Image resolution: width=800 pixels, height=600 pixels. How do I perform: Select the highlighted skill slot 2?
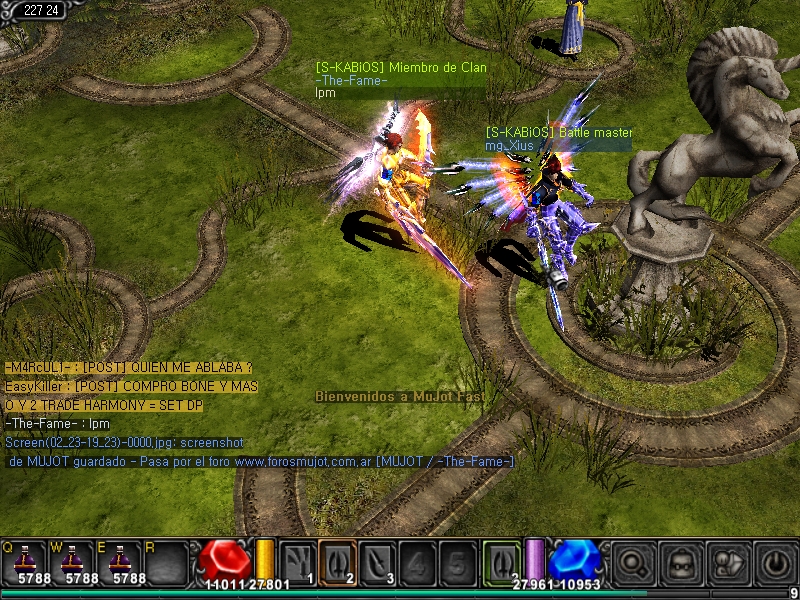pyautogui.click(x=337, y=562)
